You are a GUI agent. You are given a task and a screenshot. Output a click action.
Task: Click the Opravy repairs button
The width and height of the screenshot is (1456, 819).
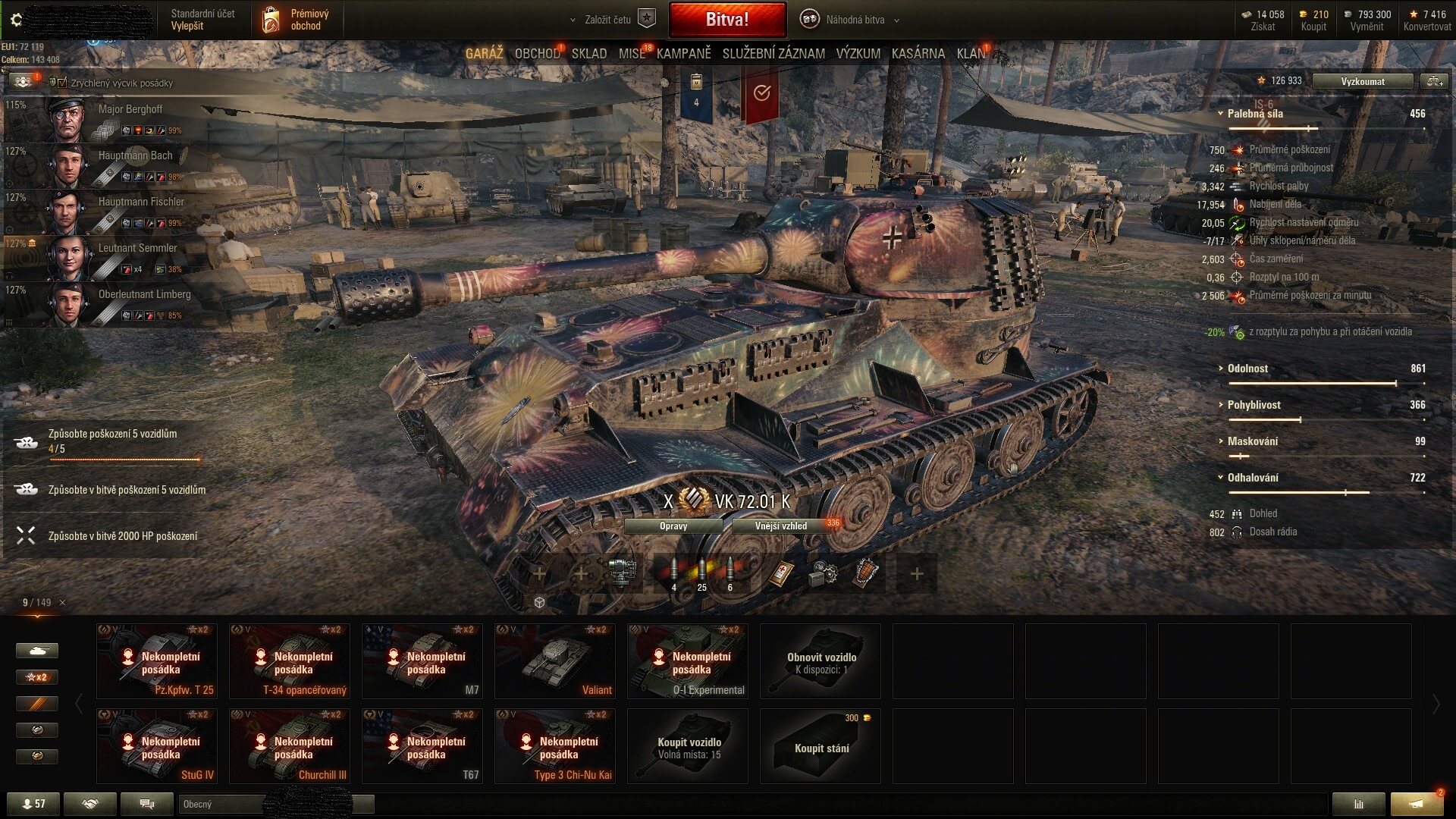click(673, 526)
